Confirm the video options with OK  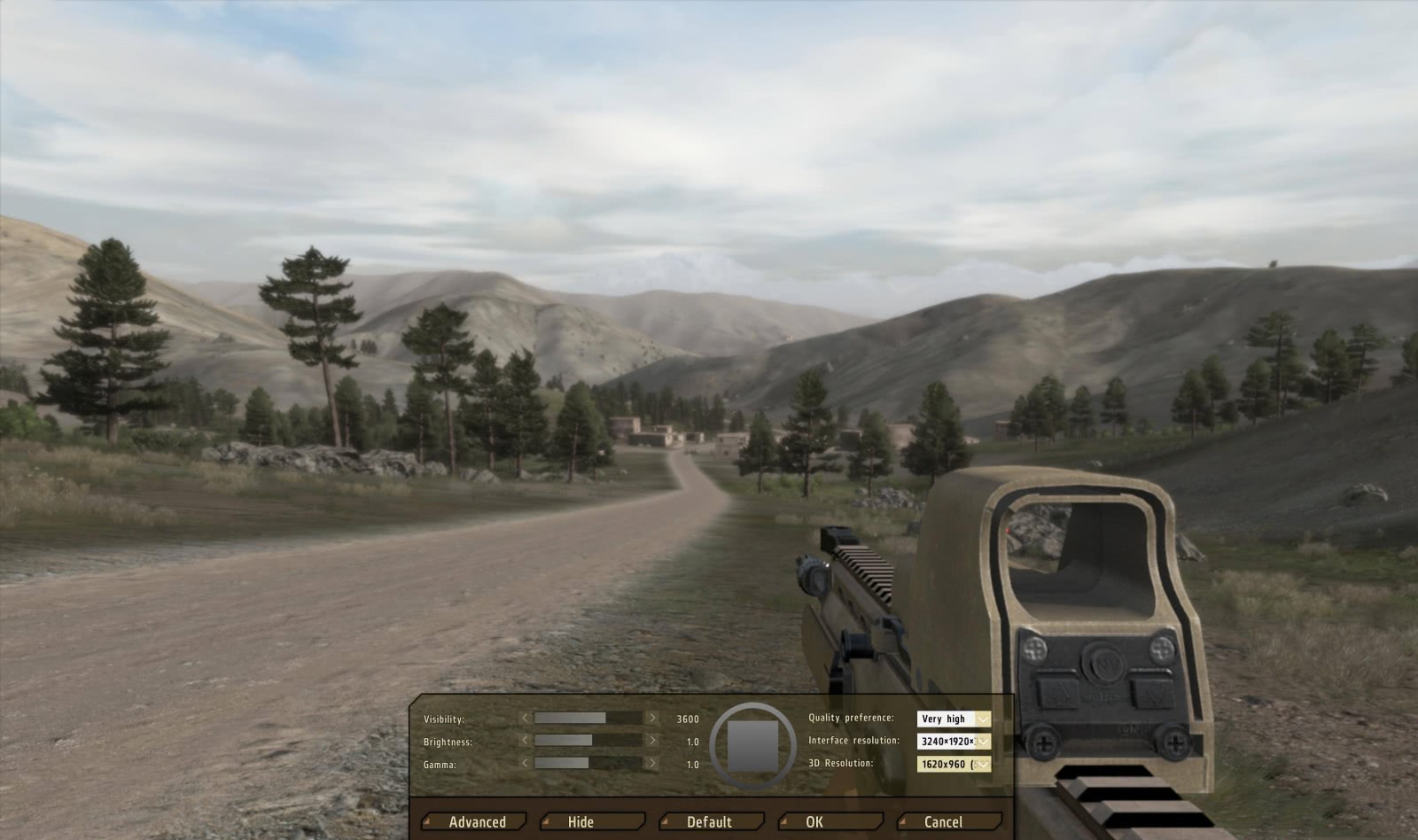(830, 822)
